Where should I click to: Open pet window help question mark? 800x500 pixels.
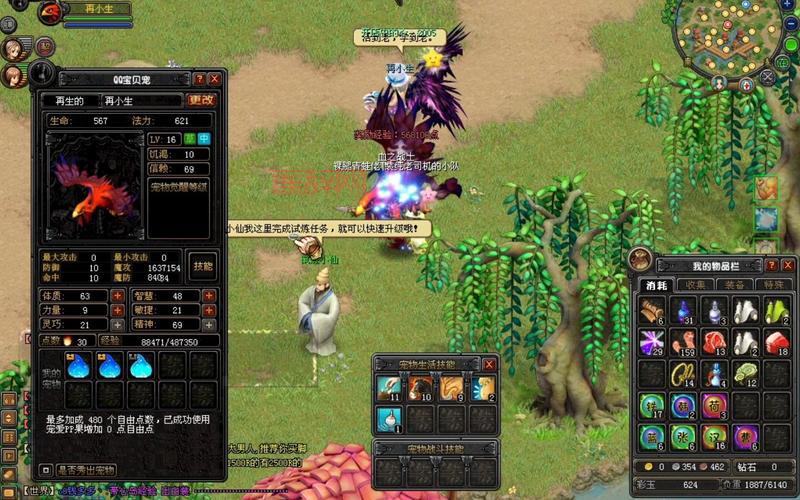pyautogui.click(x=199, y=78)
